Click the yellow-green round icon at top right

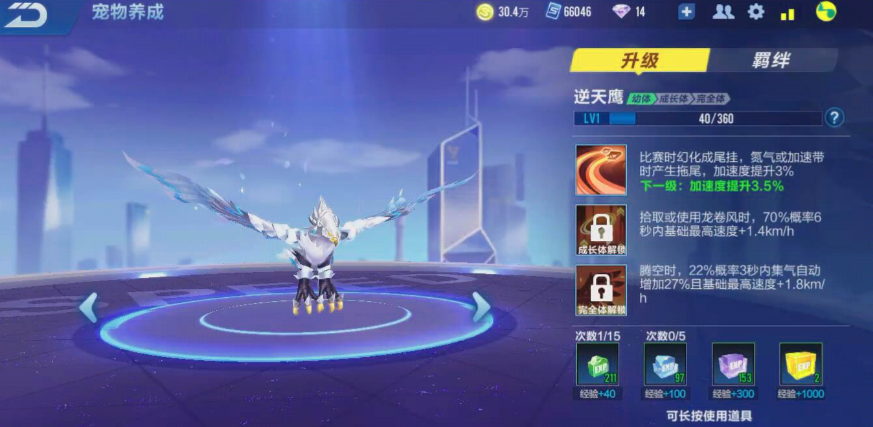click(x=826, y=12)
